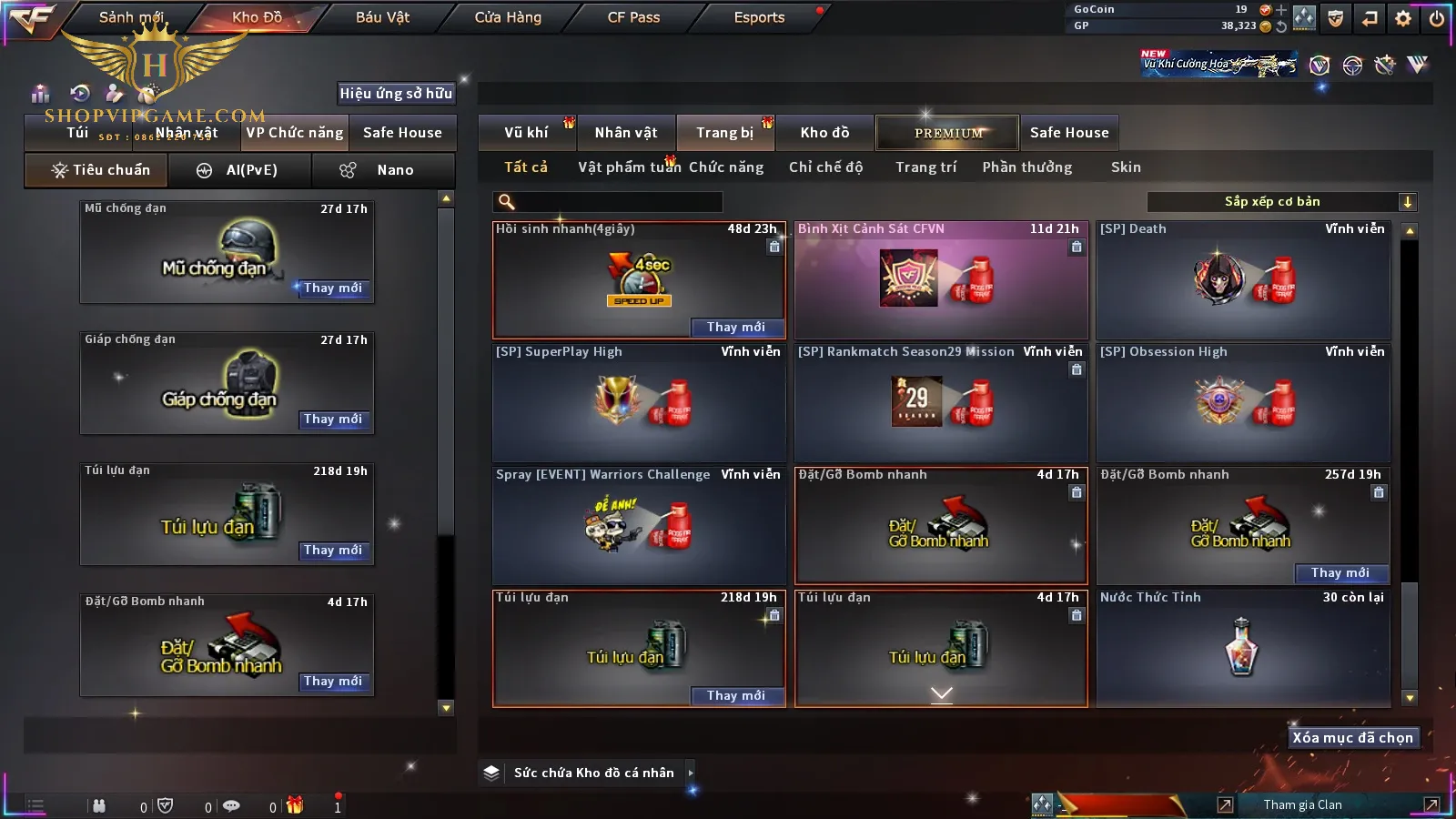This screenshot has width=1456, height=819.
Task: Switch to AI(PvE) equipment mode
Action: [238, 170]
